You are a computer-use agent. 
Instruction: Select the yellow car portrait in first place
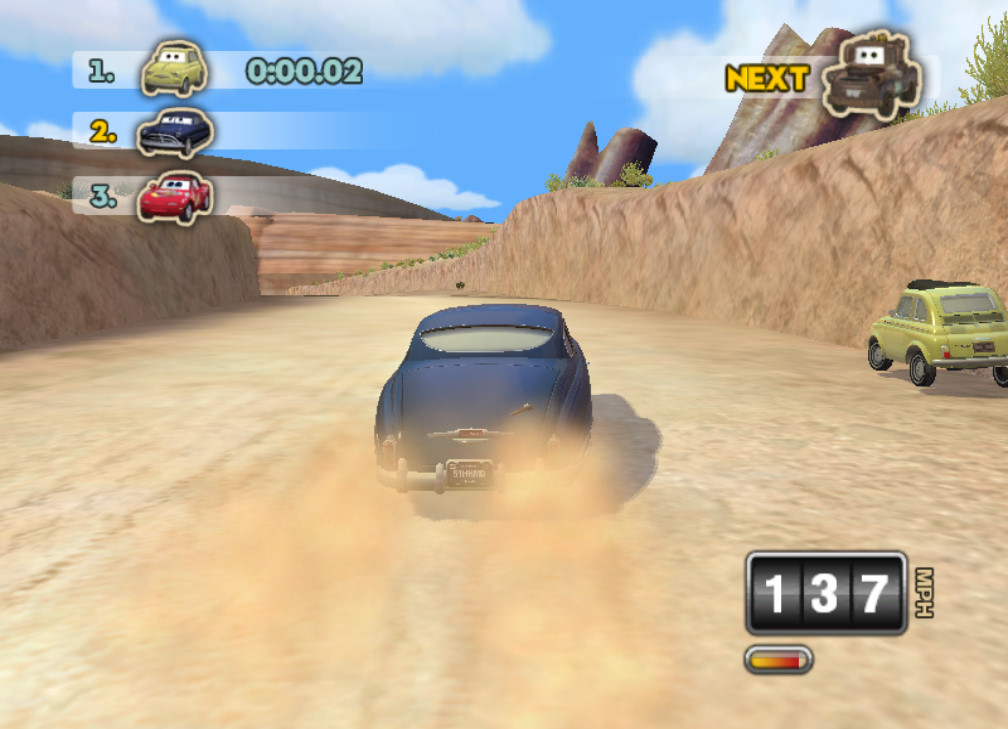[x=174, y=69]
